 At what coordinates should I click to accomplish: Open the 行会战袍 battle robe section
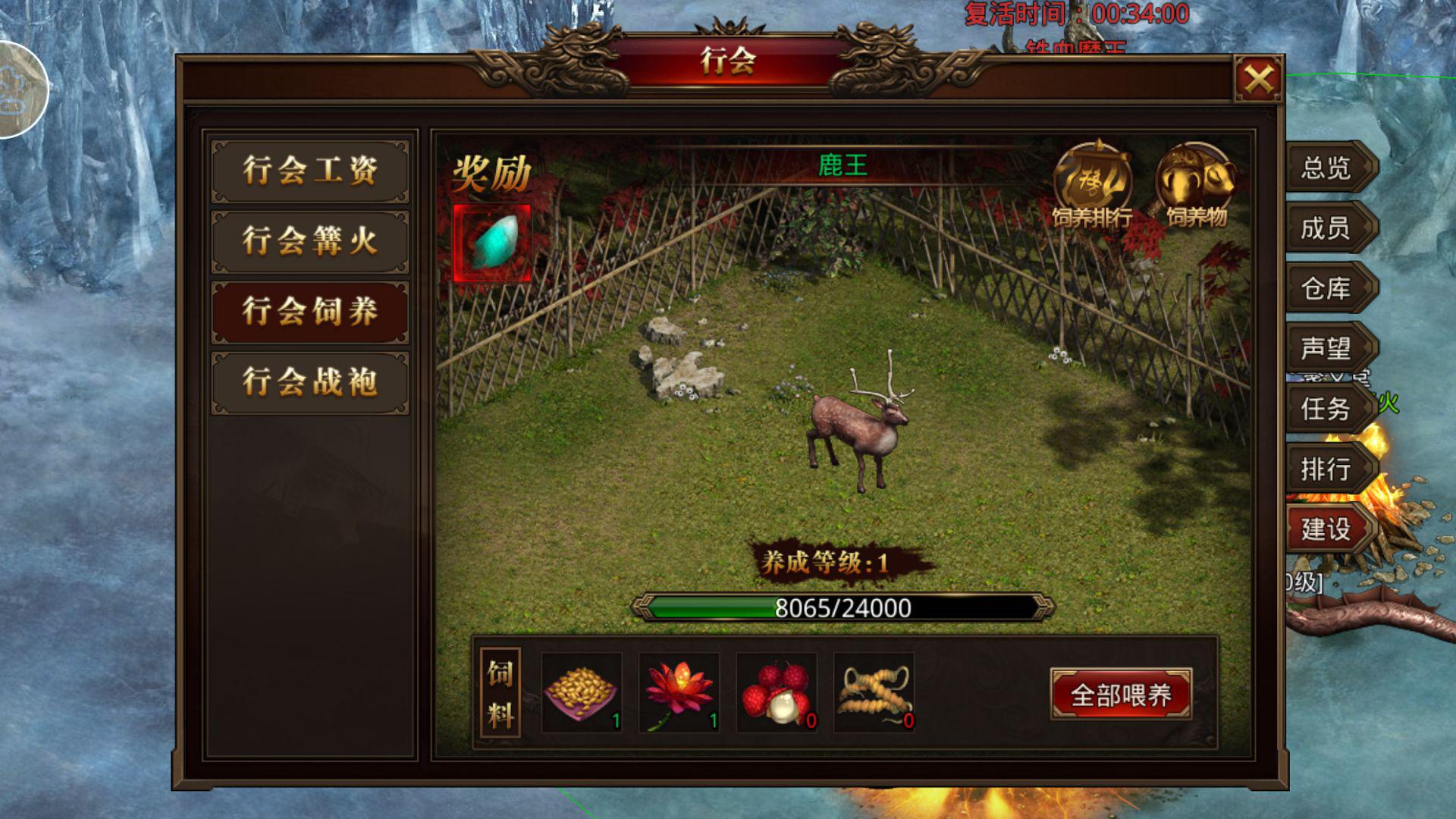click(x=310, y=382)
